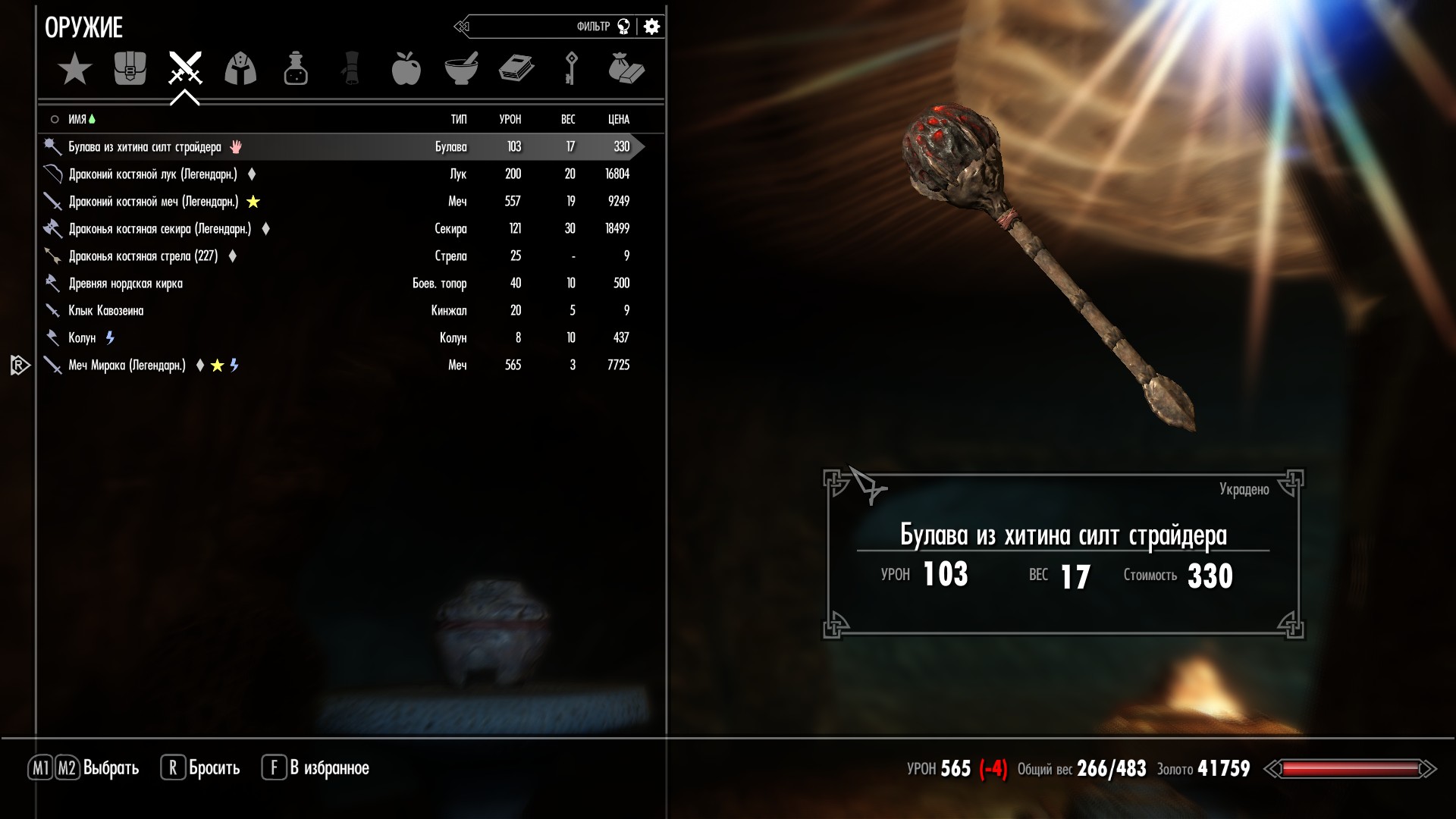Open the books category
Viewport: 1456px width, 819px height.
[516, 69]
